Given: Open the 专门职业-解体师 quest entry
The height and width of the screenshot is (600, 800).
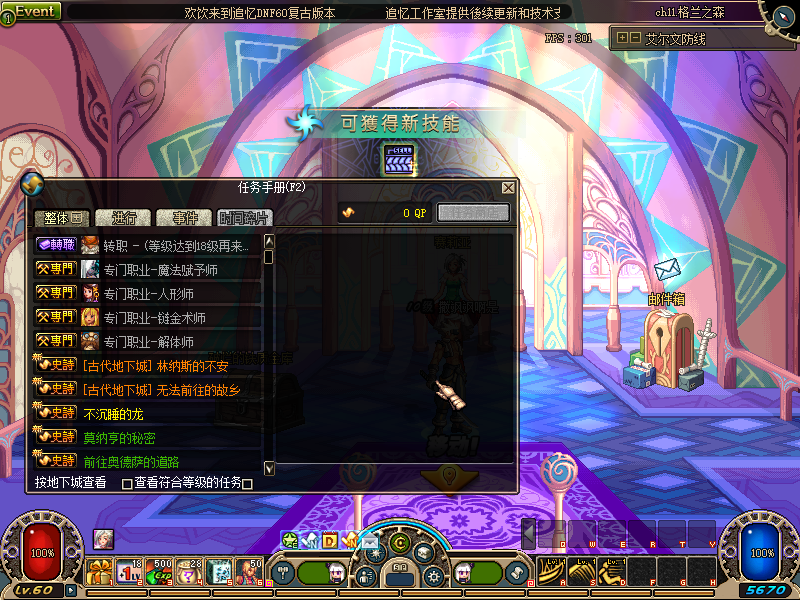Looking at the screenshot, I should point(148,341).
